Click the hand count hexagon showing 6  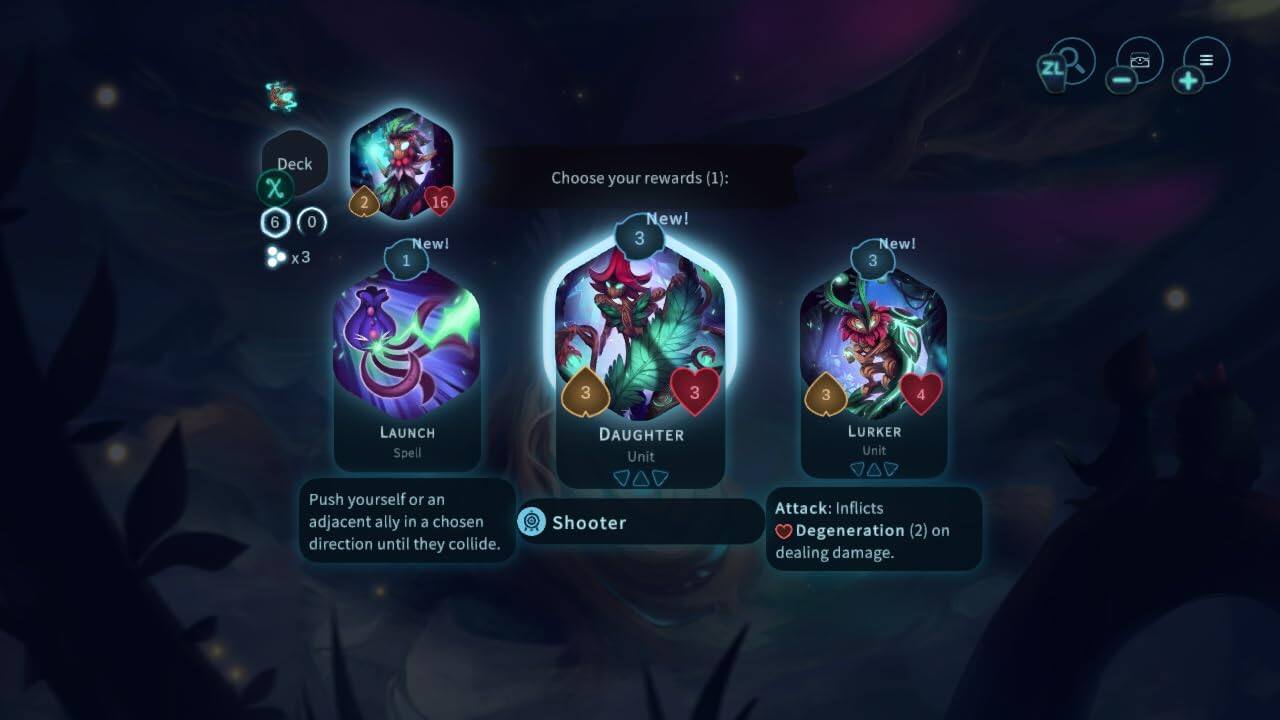pyautogui.click(x=274, y=222)
